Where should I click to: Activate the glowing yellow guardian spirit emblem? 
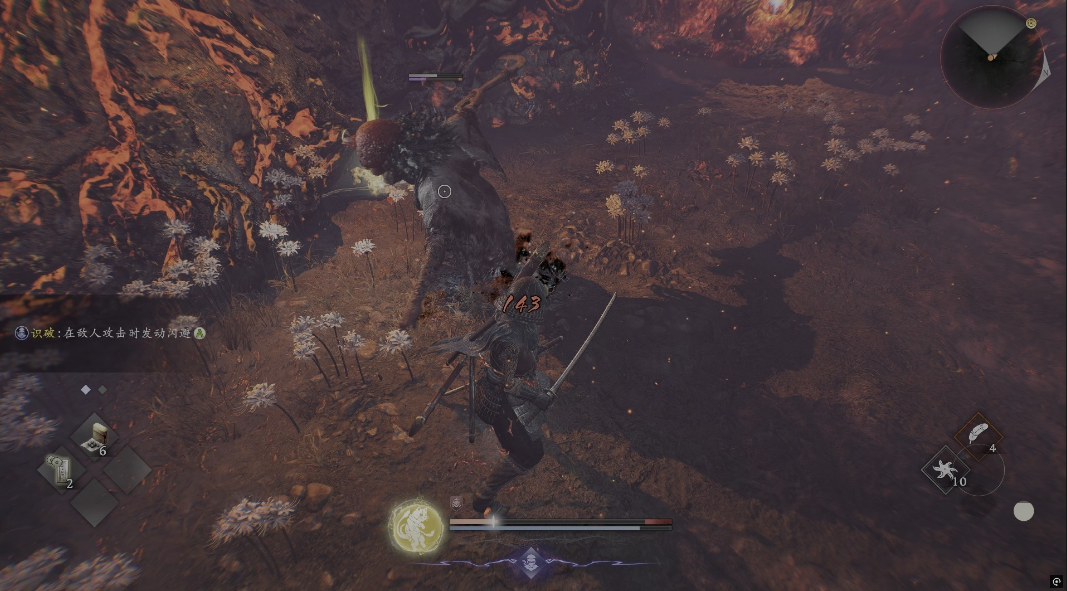416,526
